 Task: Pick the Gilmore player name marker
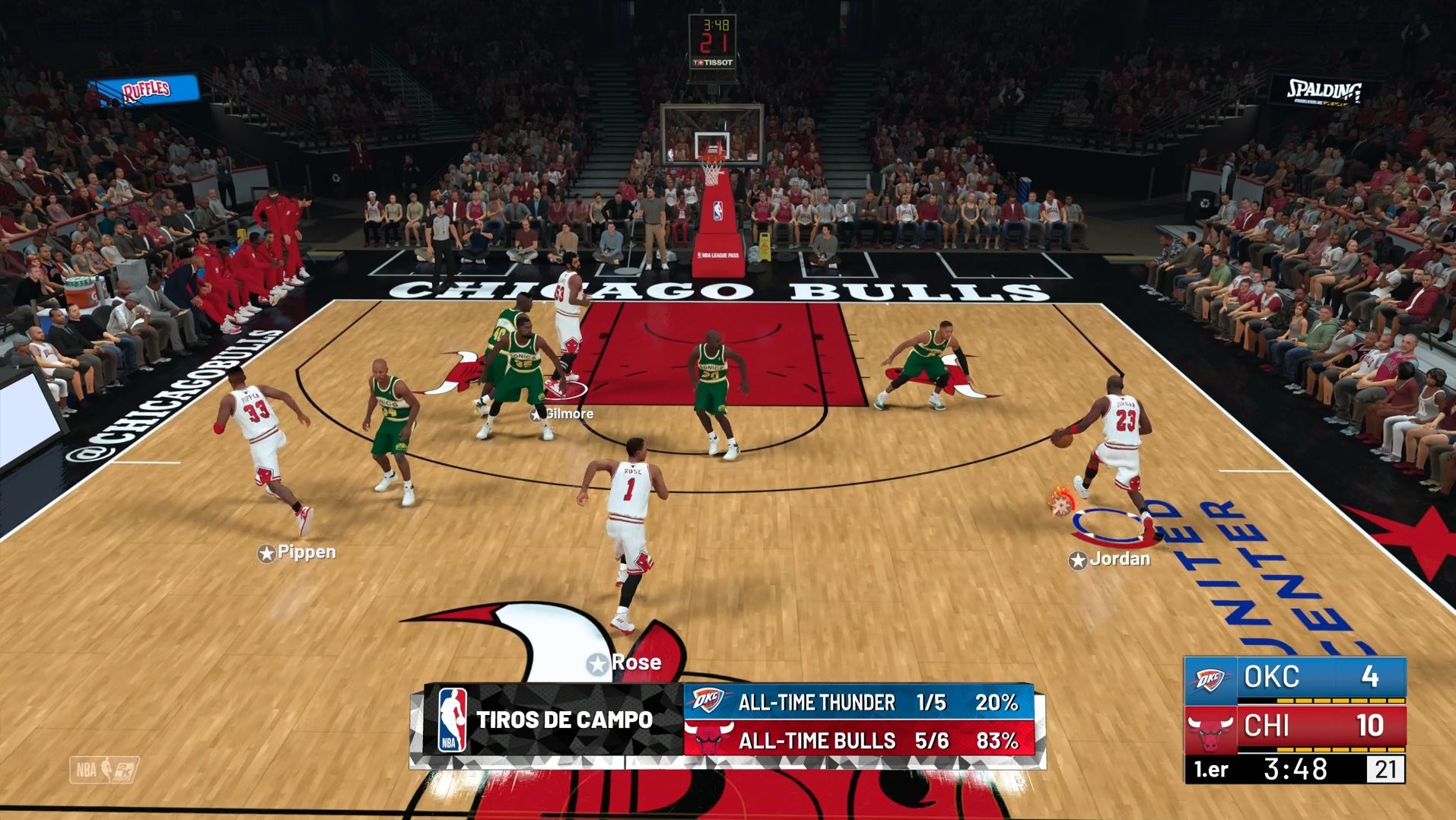point(562,414)
